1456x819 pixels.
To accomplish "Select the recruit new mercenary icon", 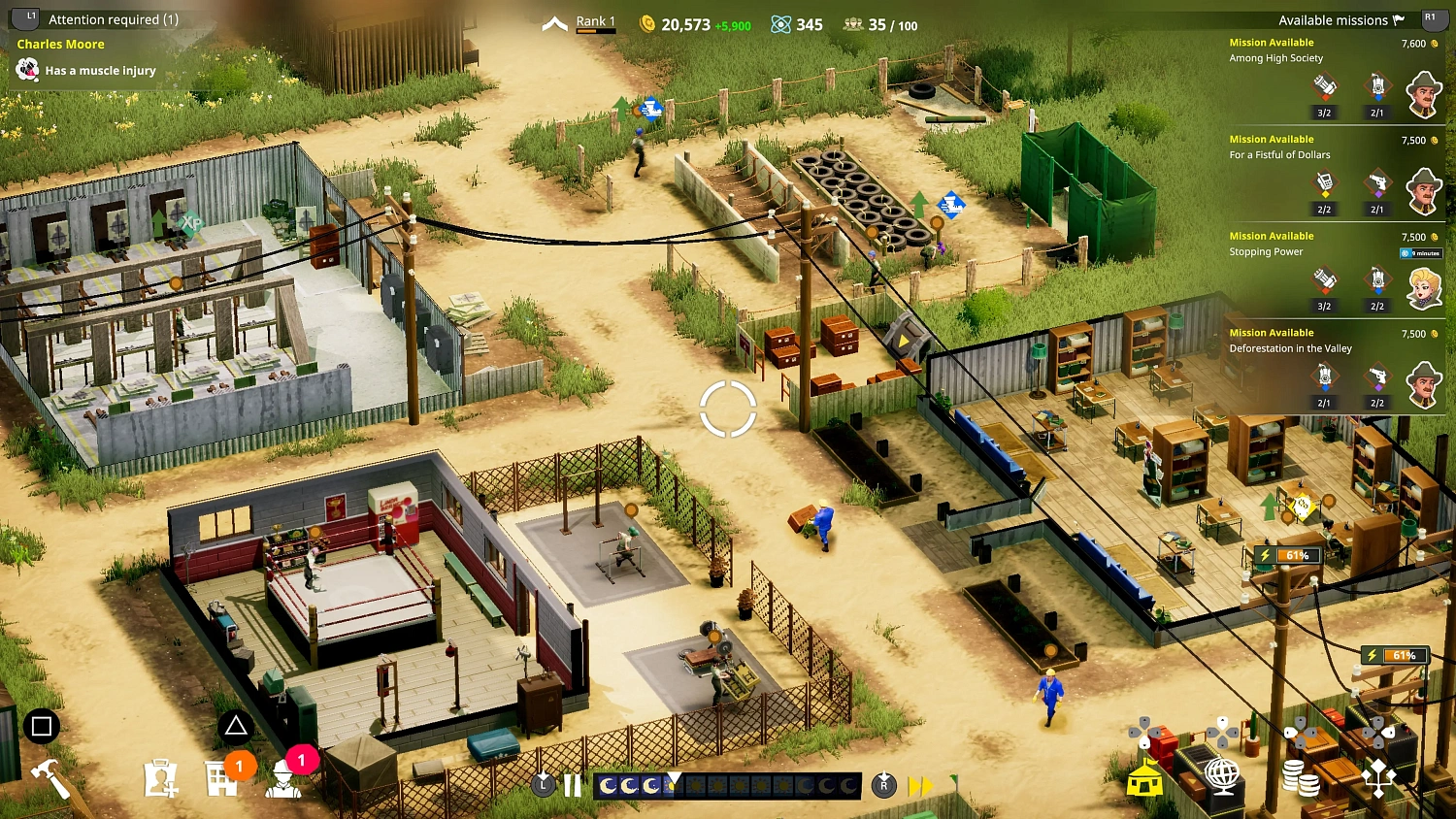I will 162,776.
